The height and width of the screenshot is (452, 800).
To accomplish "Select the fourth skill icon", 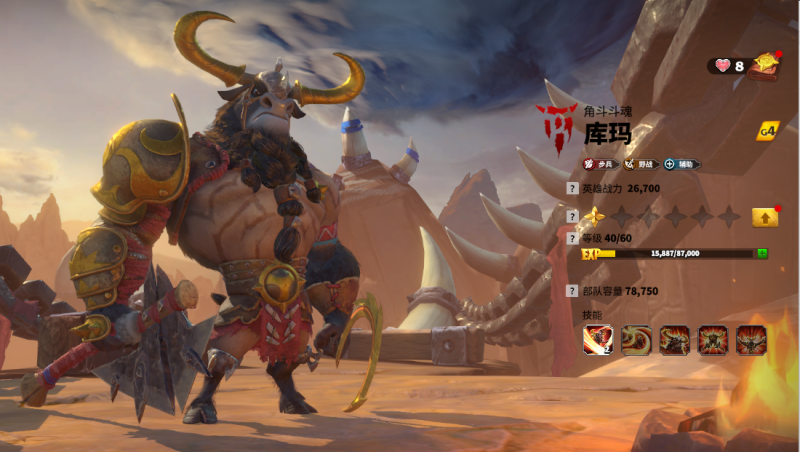I will 713,340.
